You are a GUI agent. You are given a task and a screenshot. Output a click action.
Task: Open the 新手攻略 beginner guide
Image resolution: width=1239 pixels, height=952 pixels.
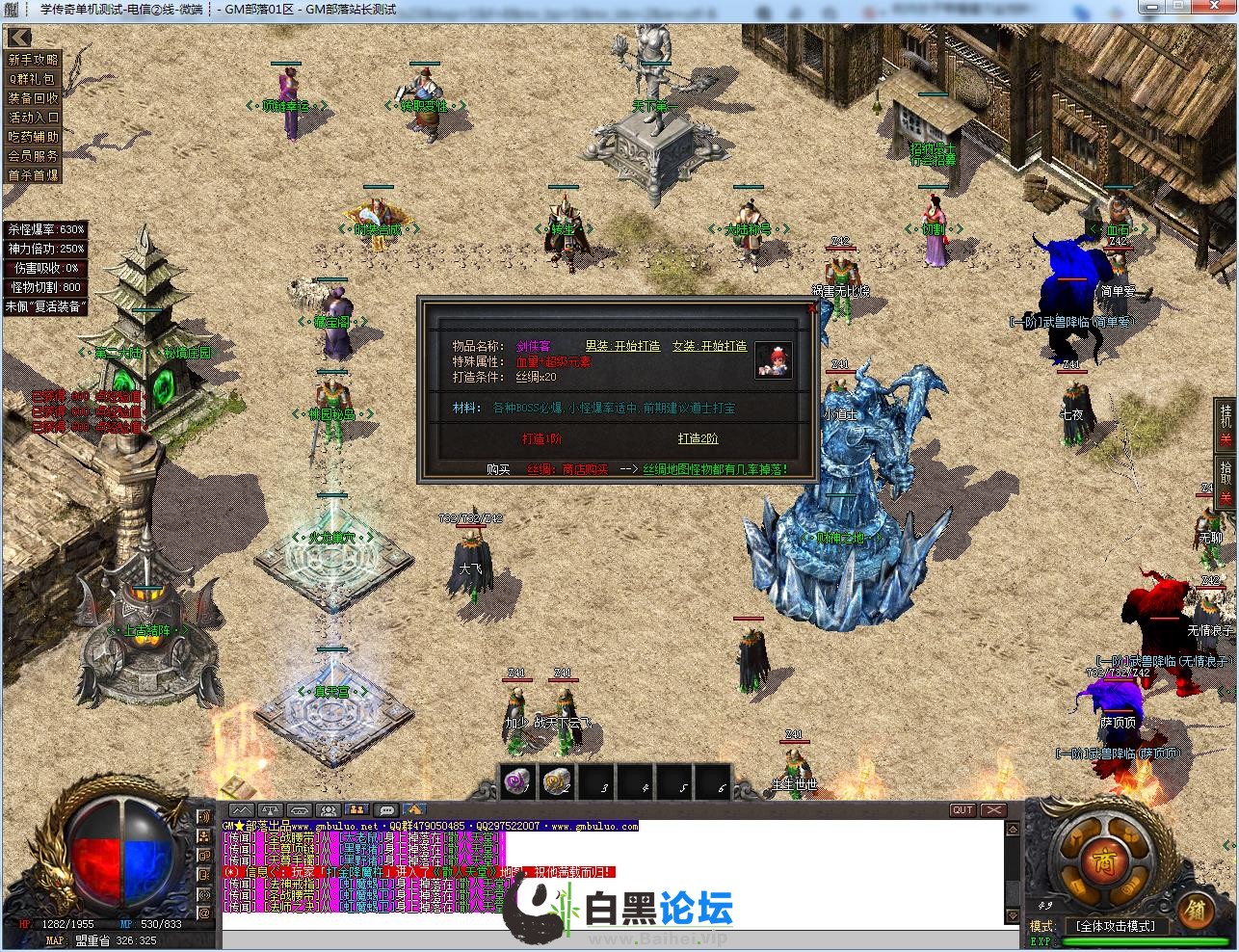point(34,60)
